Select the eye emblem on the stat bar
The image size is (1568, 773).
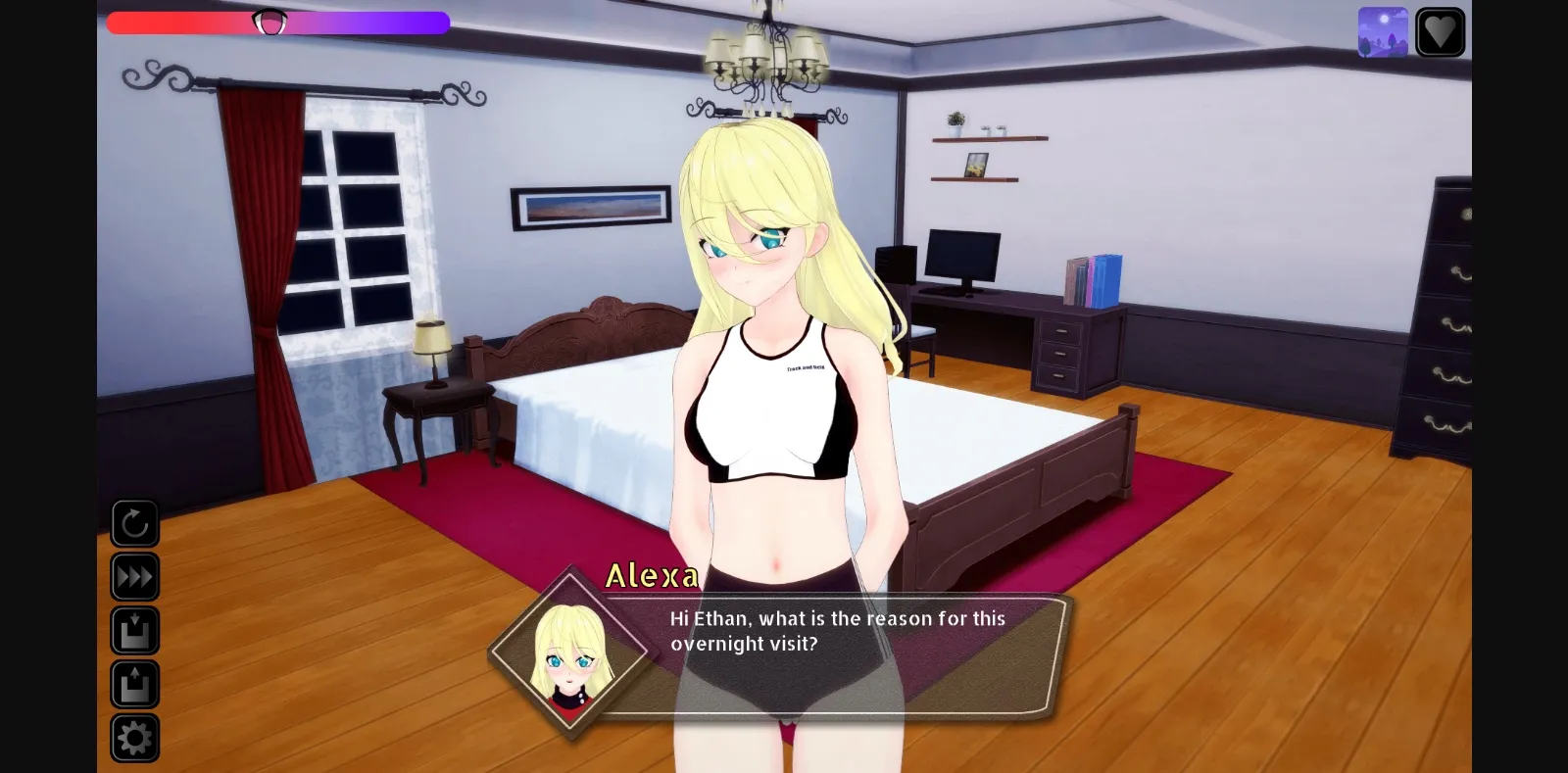point(268,22)
